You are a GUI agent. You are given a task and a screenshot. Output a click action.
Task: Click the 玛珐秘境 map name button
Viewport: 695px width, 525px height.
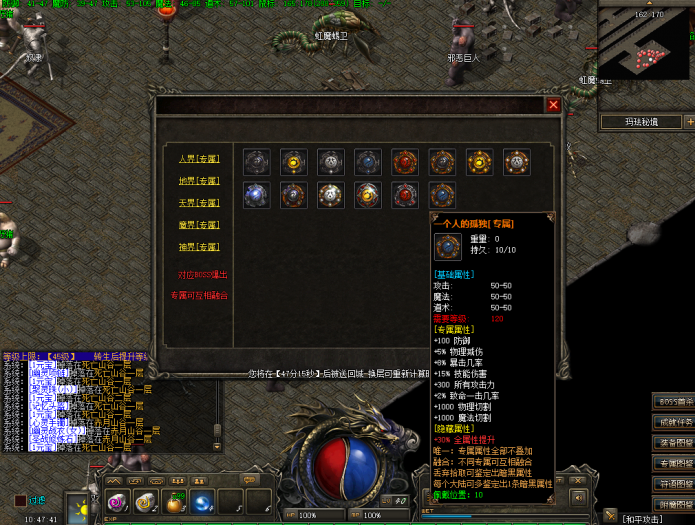[x=638, y=122]
